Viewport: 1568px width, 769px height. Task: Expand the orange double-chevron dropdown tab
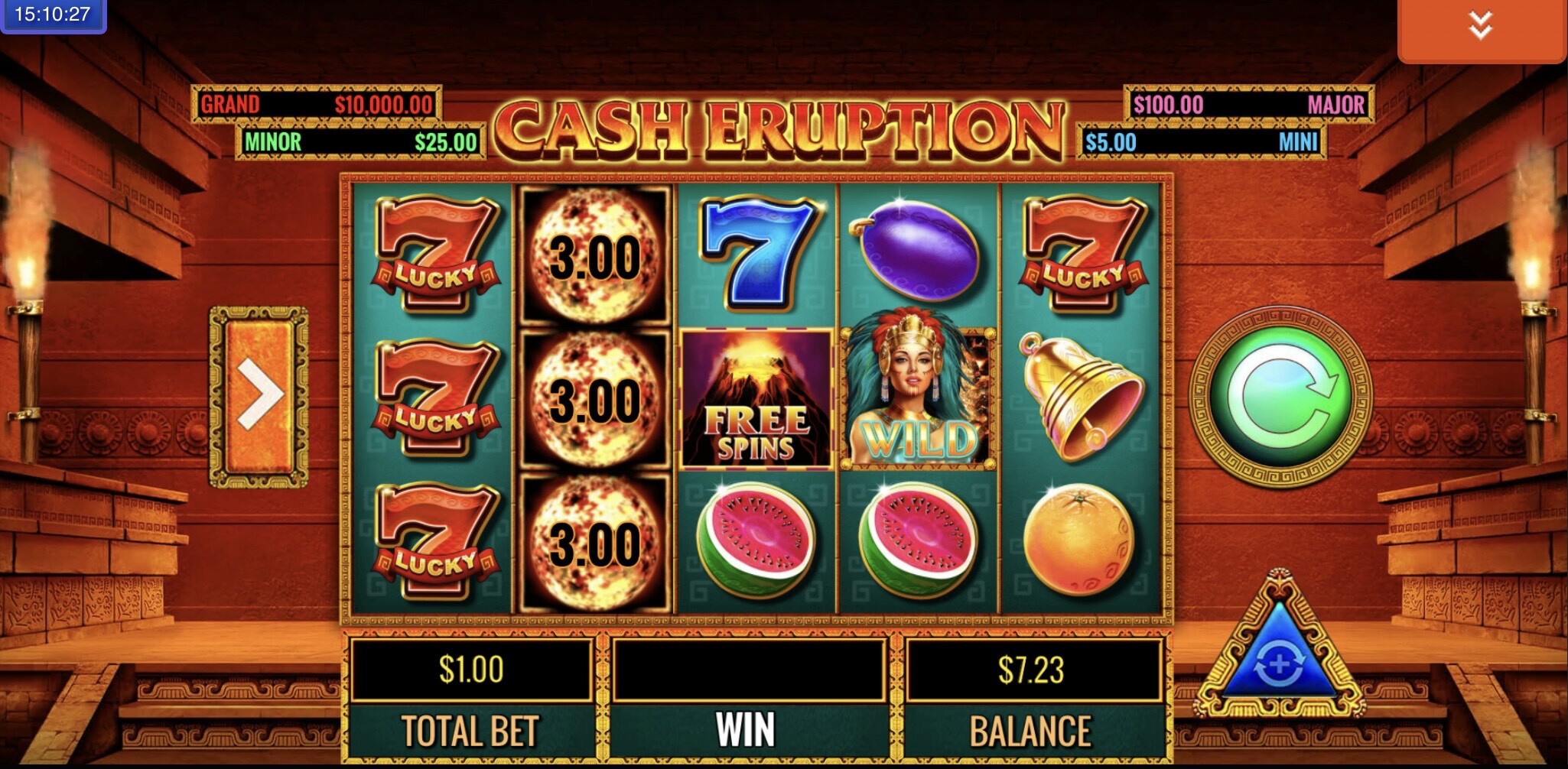(1480, 29)
